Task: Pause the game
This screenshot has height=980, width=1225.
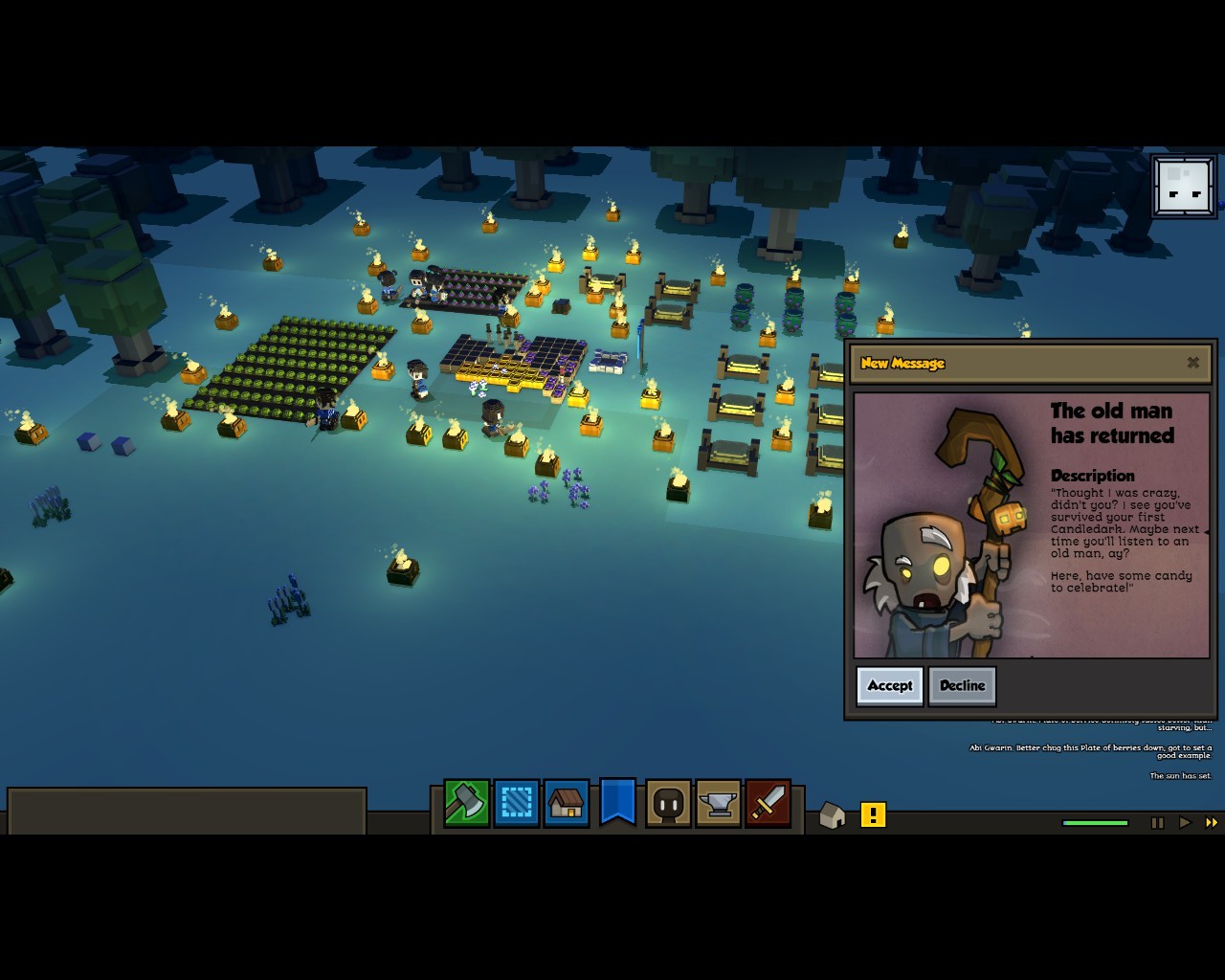Action: [x=1157, y=822]
